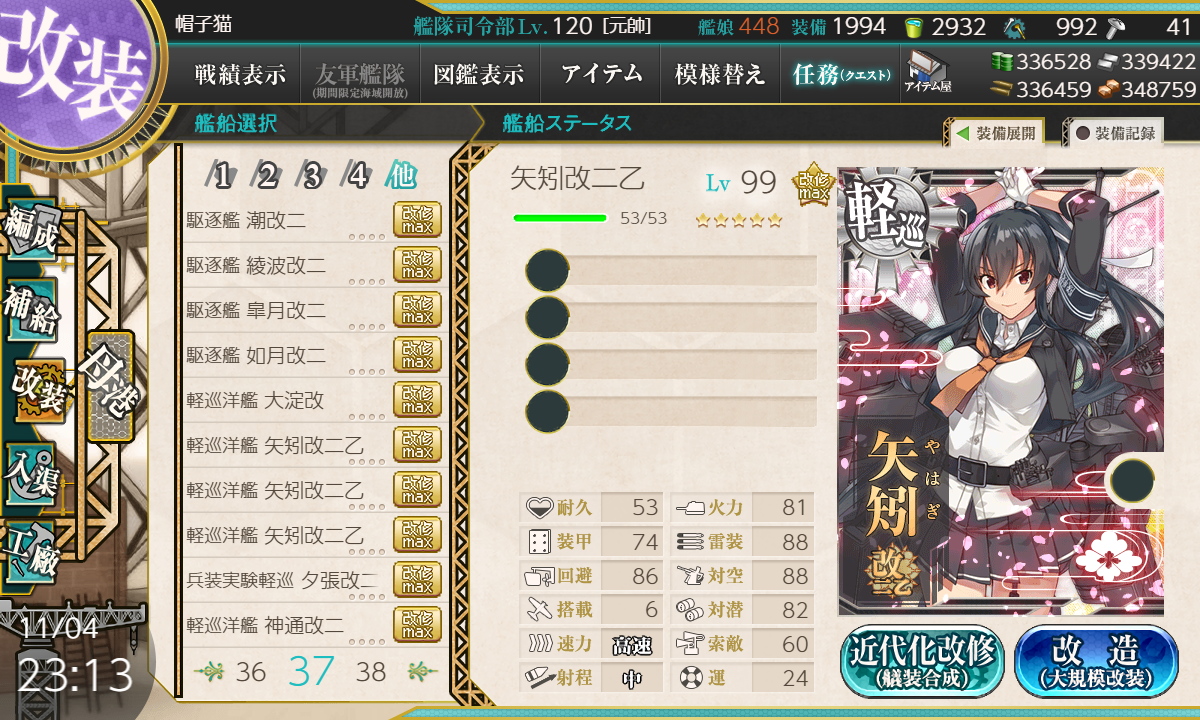Open the アイテム menu
This screenshot has height=720, width=1200.
tap(600, 74)
